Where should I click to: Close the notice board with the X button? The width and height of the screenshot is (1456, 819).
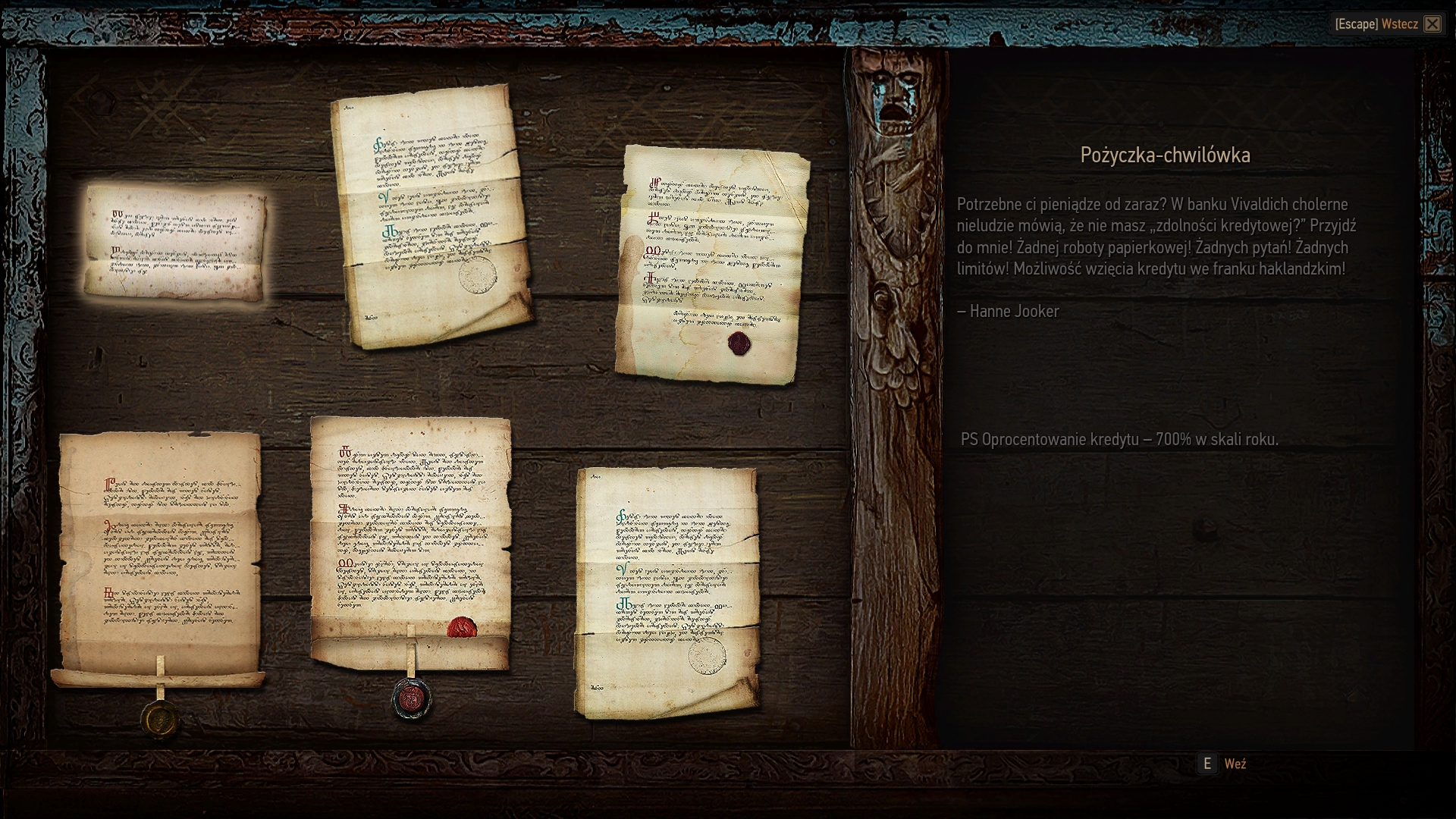pos(1432,24)
